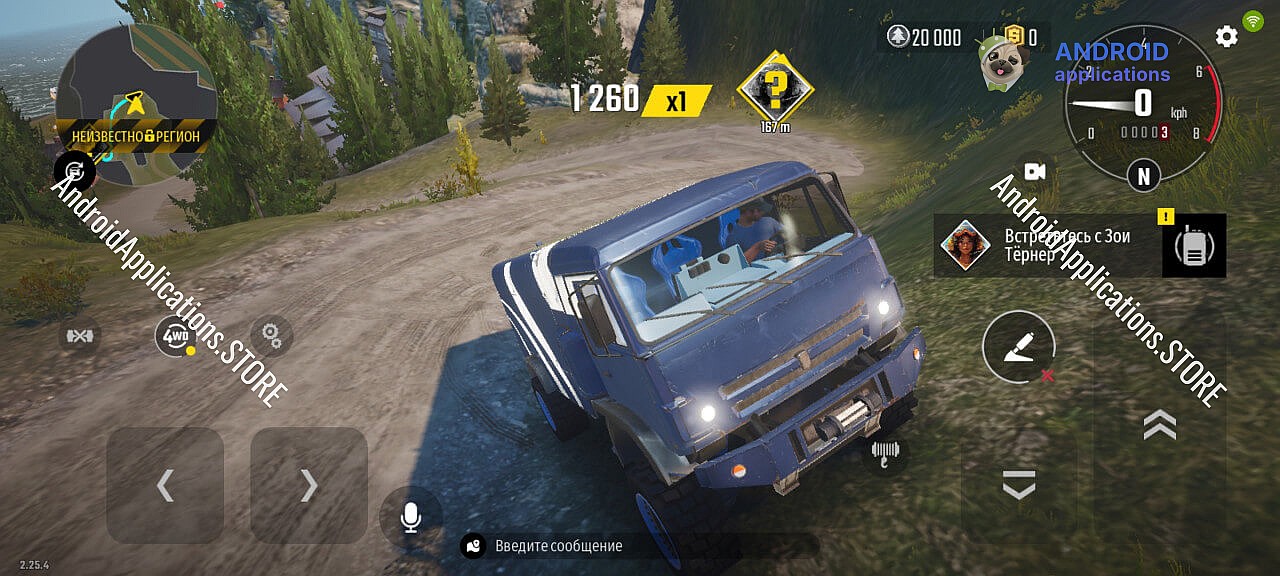Steer right with the right arrow button
The height and width of the screenshot is (576, 1280).
tap(309, 485)
